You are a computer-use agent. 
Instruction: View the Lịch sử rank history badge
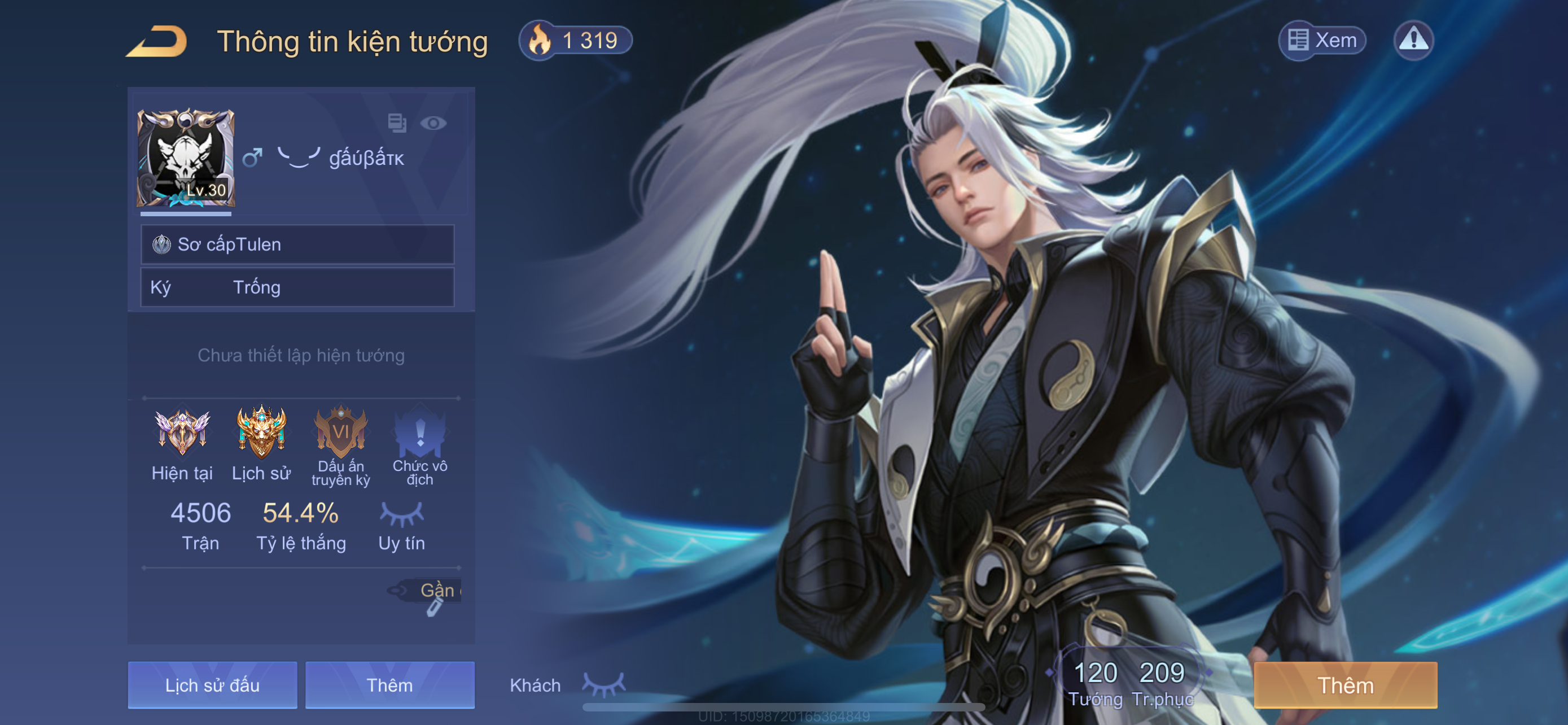[261, 433]
